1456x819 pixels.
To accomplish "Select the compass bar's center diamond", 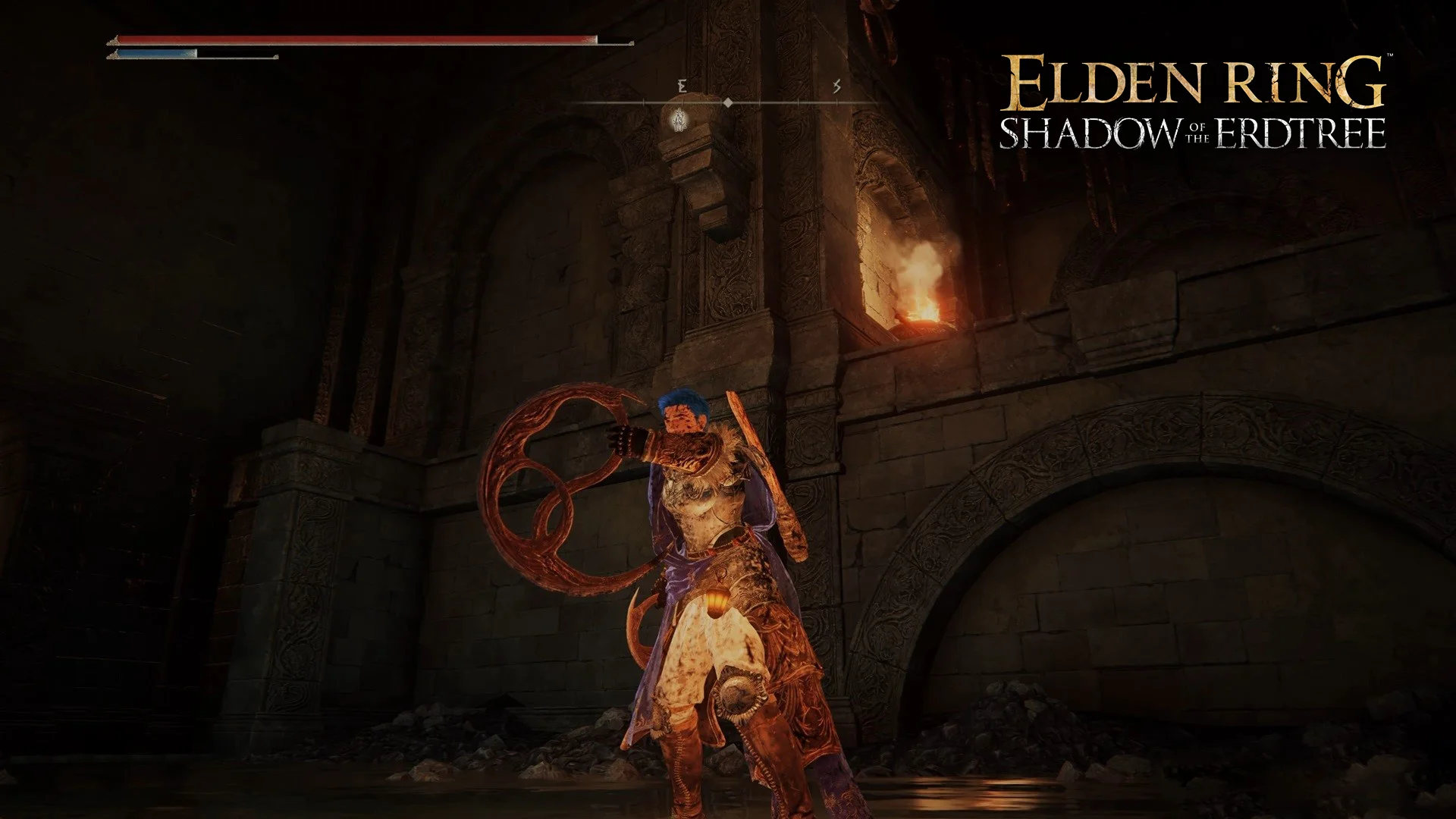I will point(727,102).
